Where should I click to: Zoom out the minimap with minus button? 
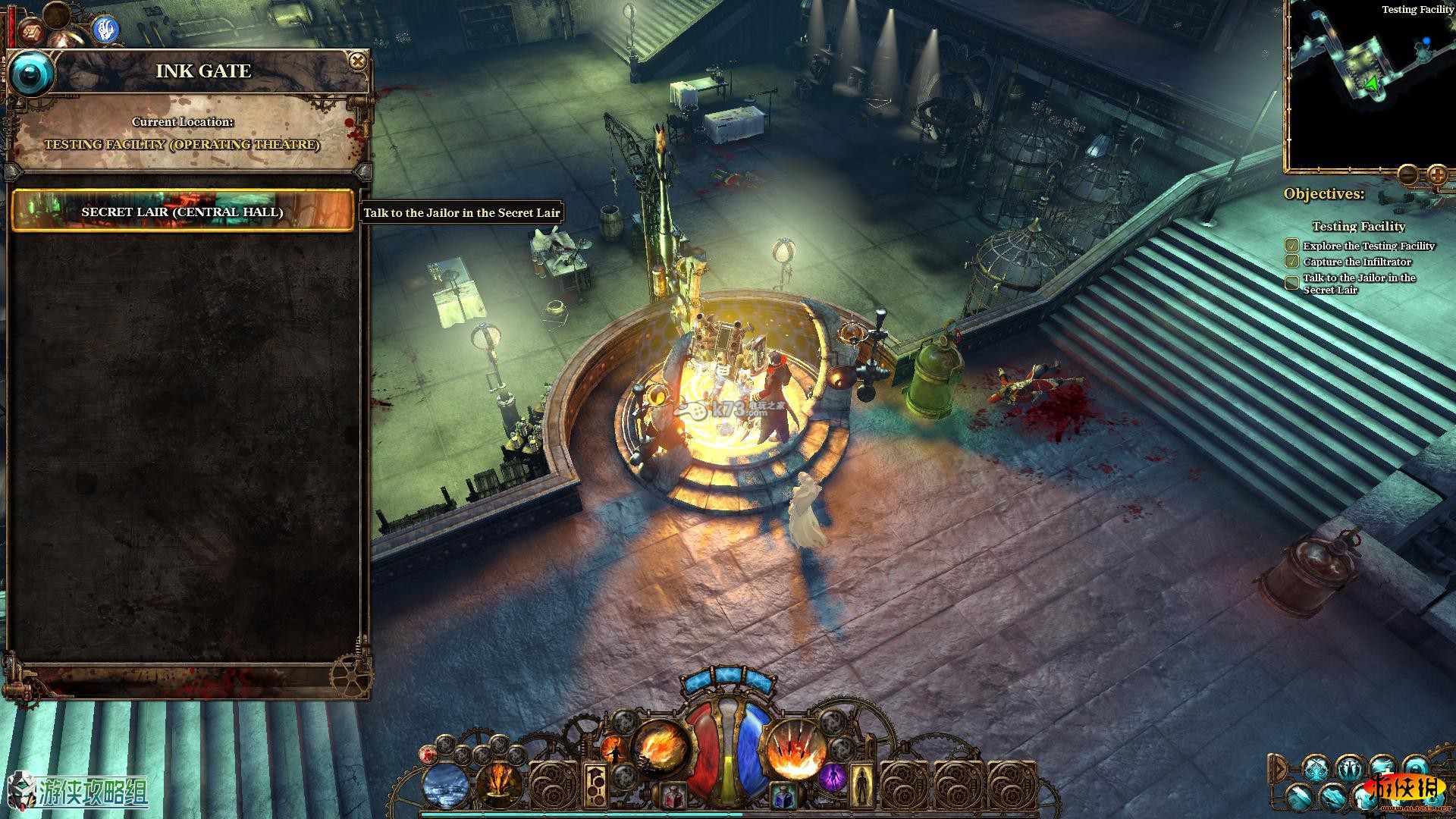[1408, 175]
